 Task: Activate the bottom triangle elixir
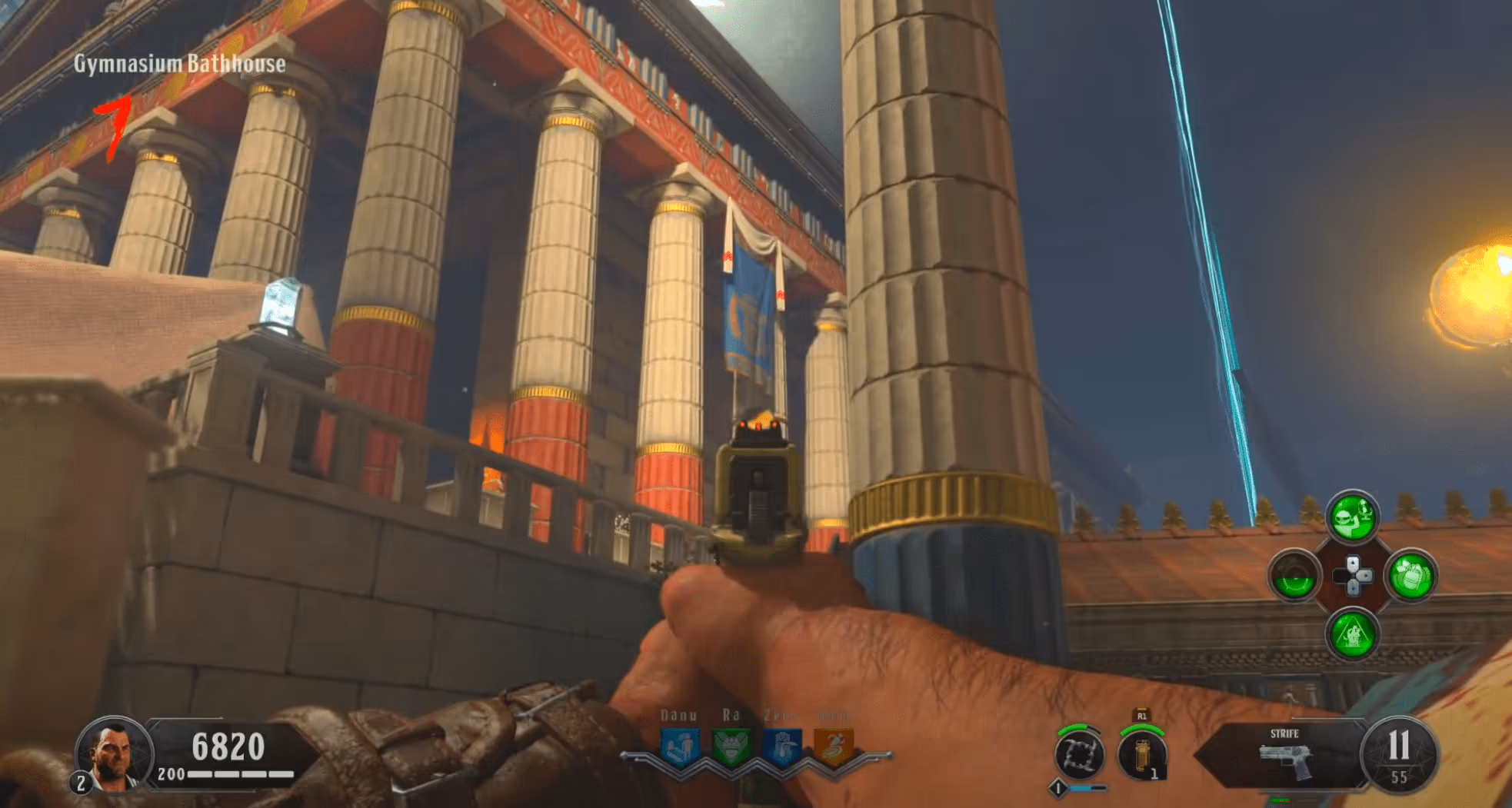point(1352,634)
